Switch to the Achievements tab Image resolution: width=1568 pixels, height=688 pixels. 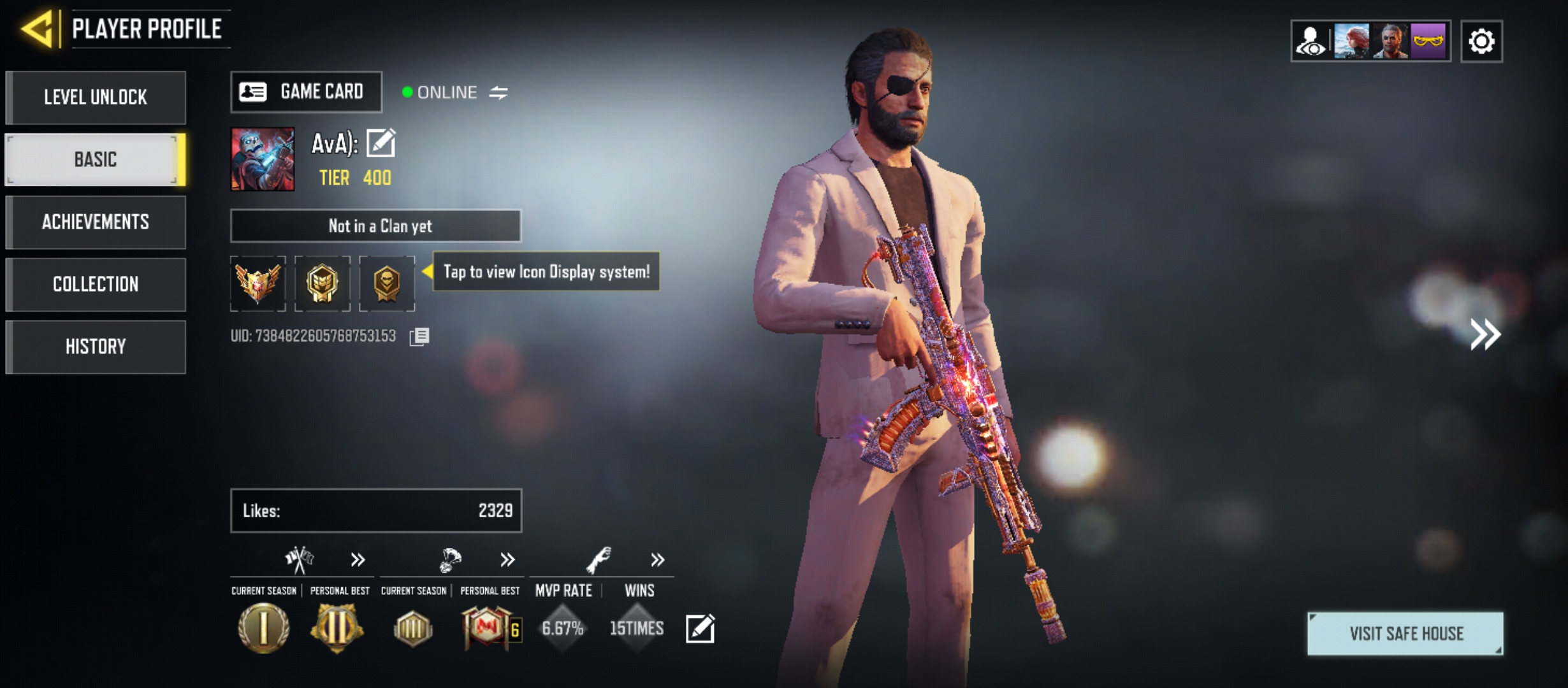(x=96, y=222)
